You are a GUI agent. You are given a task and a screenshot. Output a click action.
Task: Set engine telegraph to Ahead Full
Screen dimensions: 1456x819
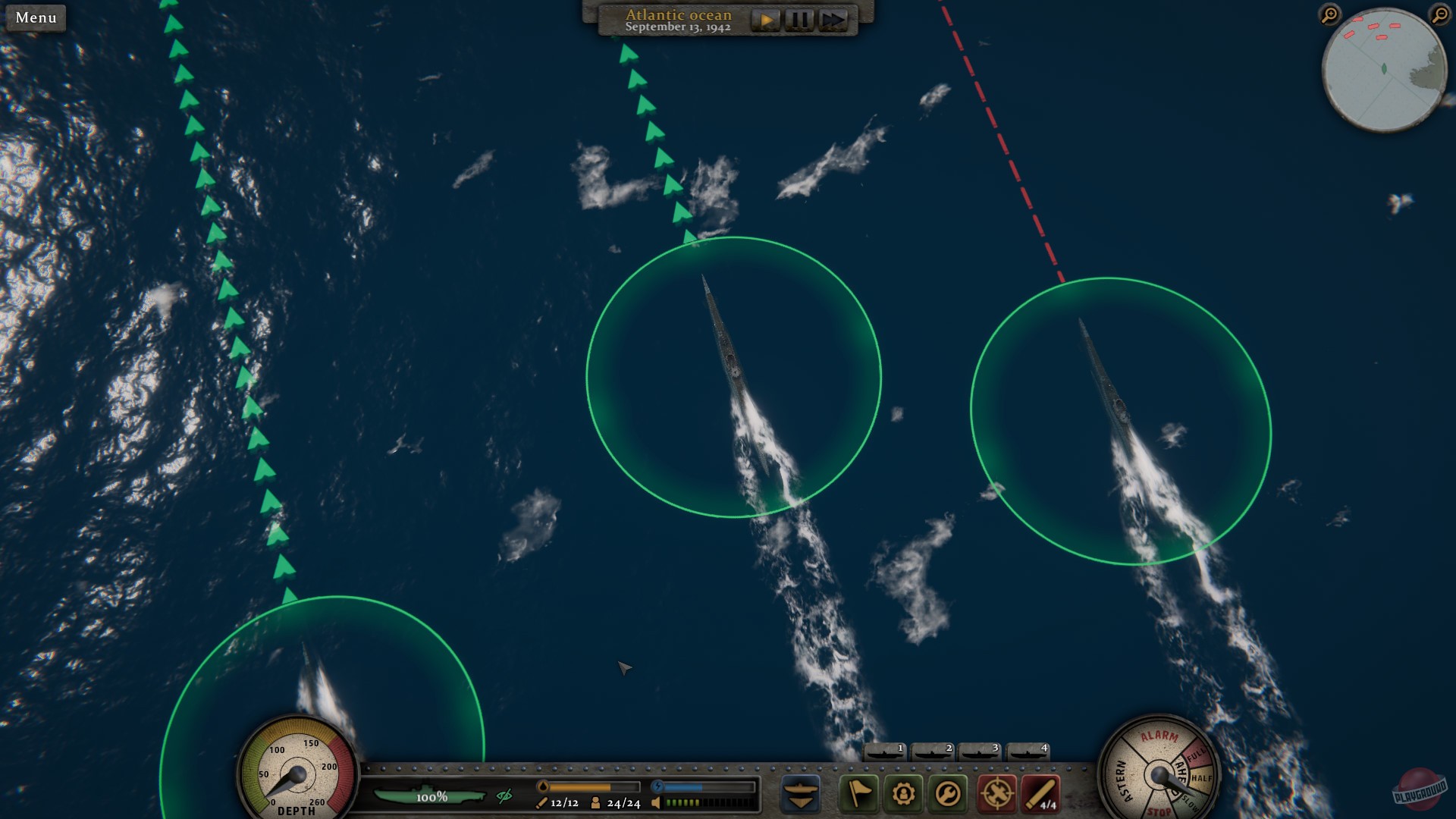click(1198, 754)
